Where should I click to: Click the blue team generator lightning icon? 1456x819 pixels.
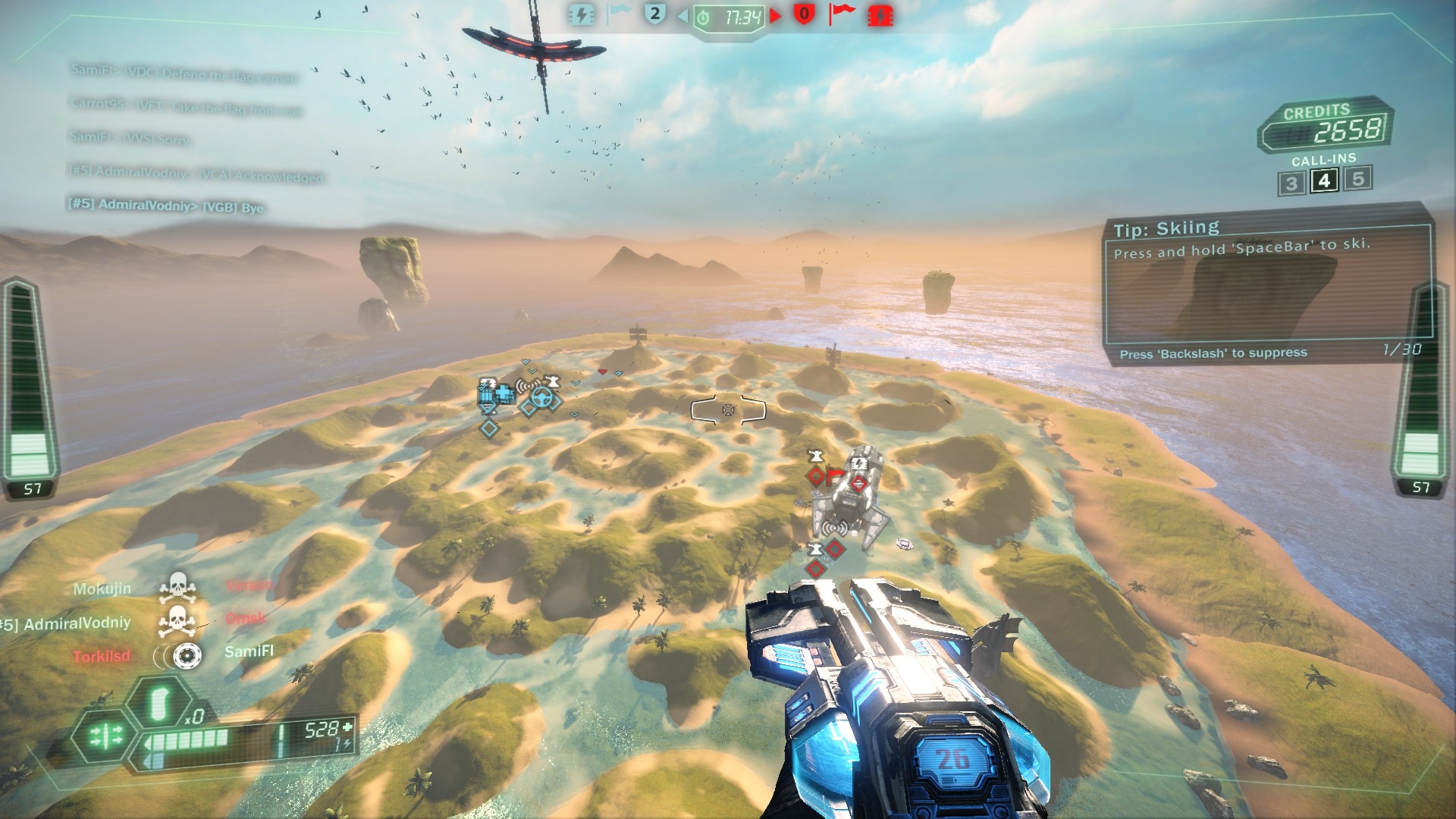581,15
